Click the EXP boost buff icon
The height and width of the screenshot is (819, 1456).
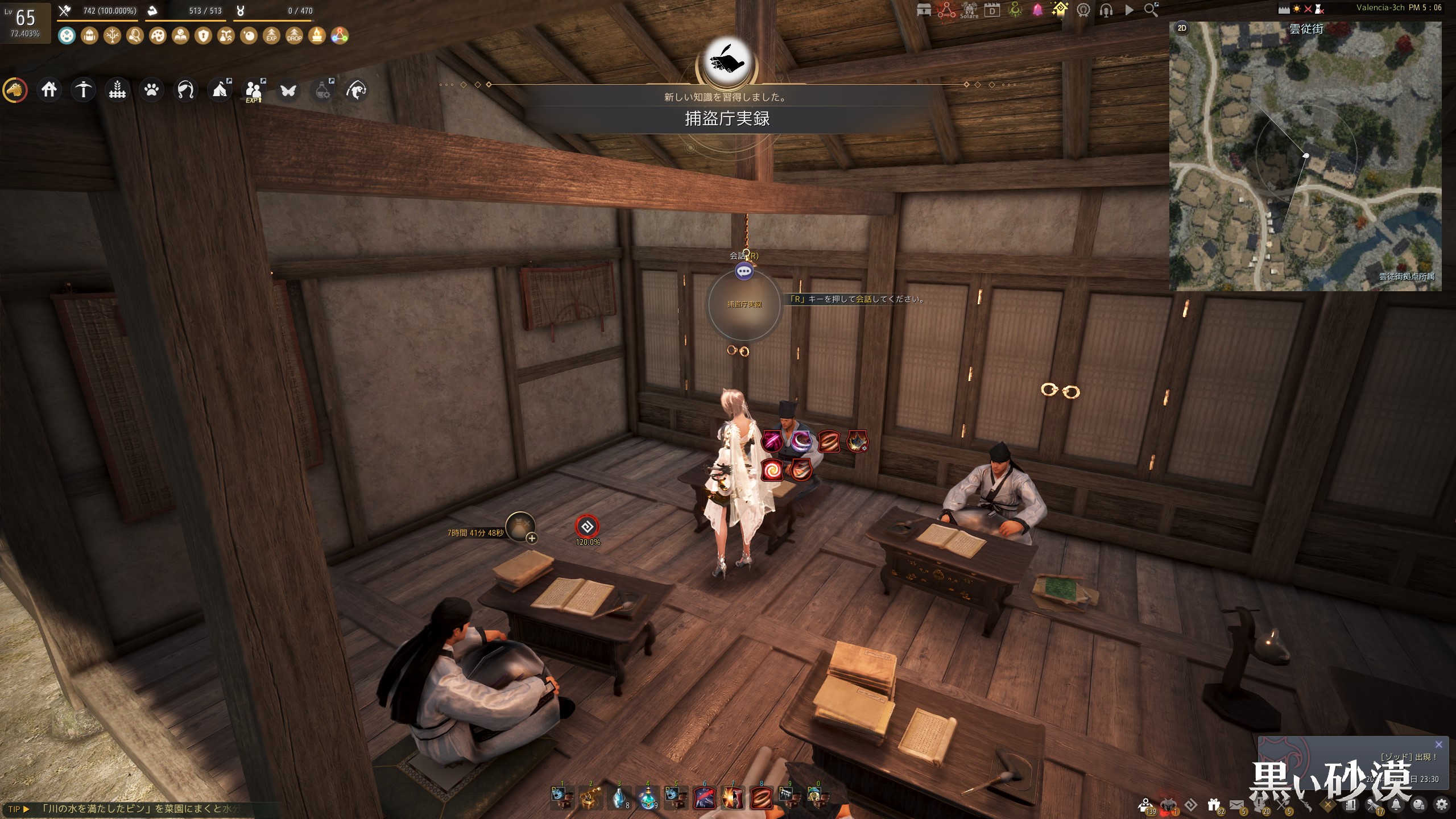pyautogui.click(x=271, y=36)
